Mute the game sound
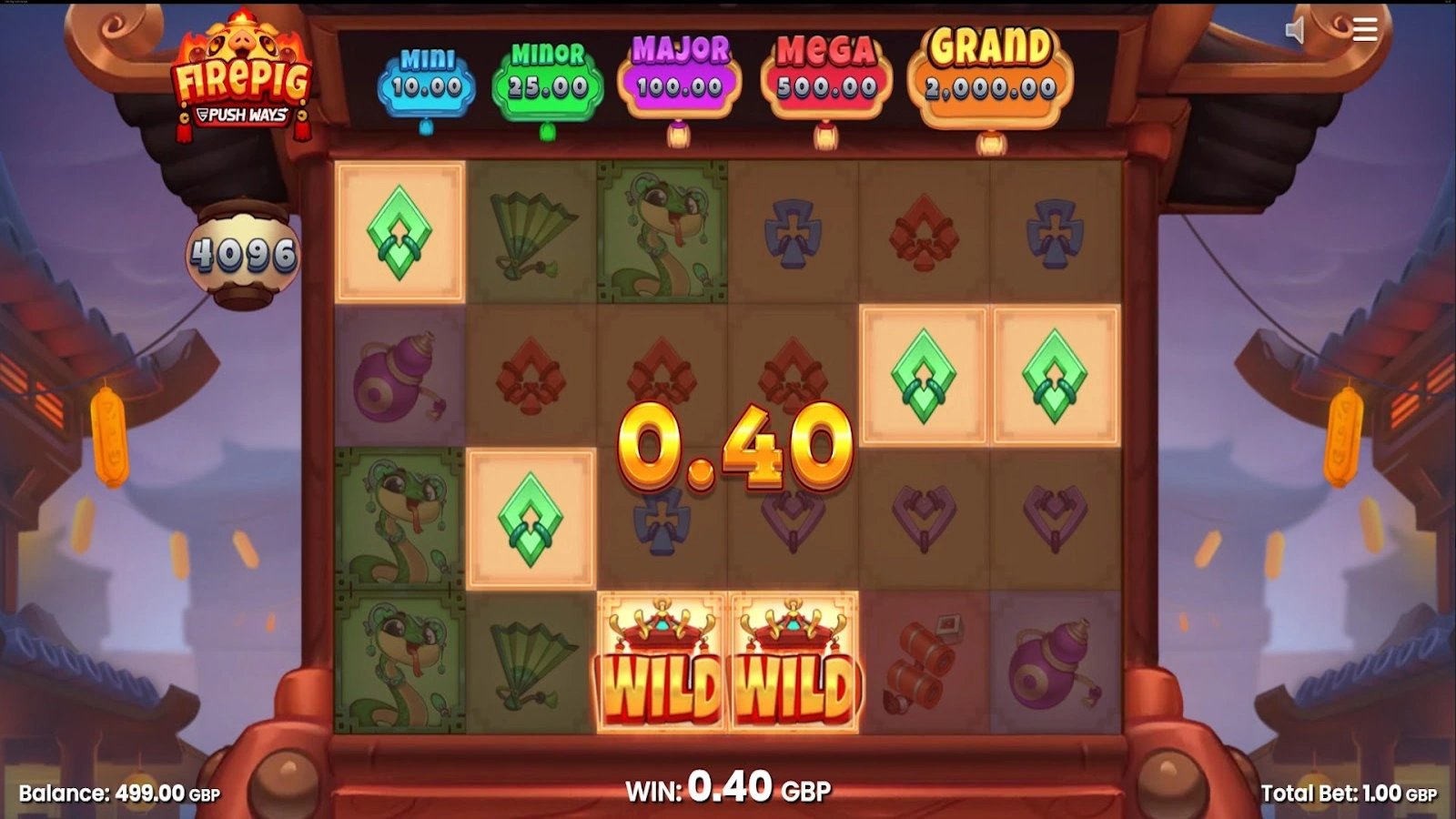1456x819 pixels. [1296, 28]
